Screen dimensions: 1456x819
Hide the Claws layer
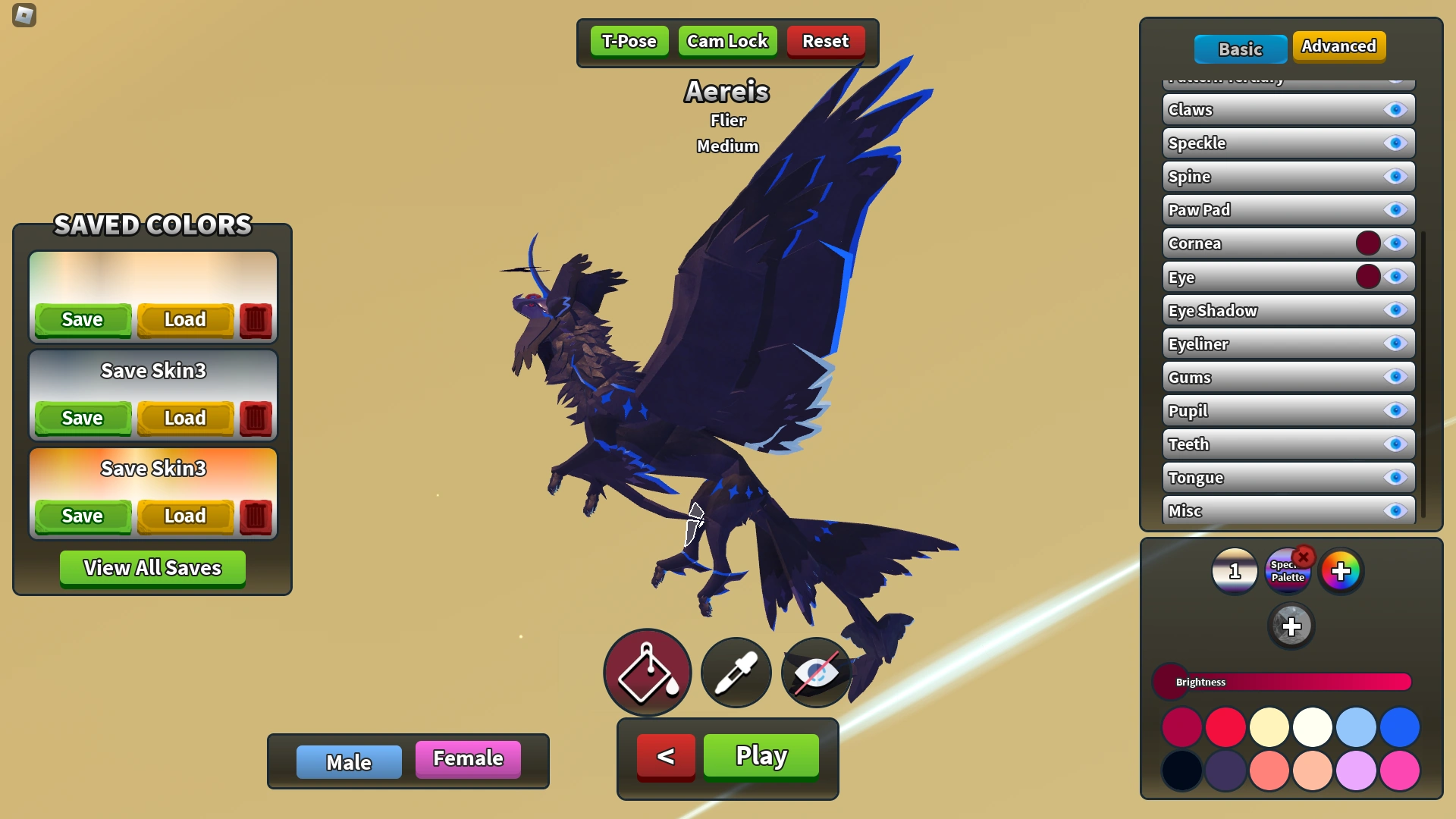point(1396,109)
